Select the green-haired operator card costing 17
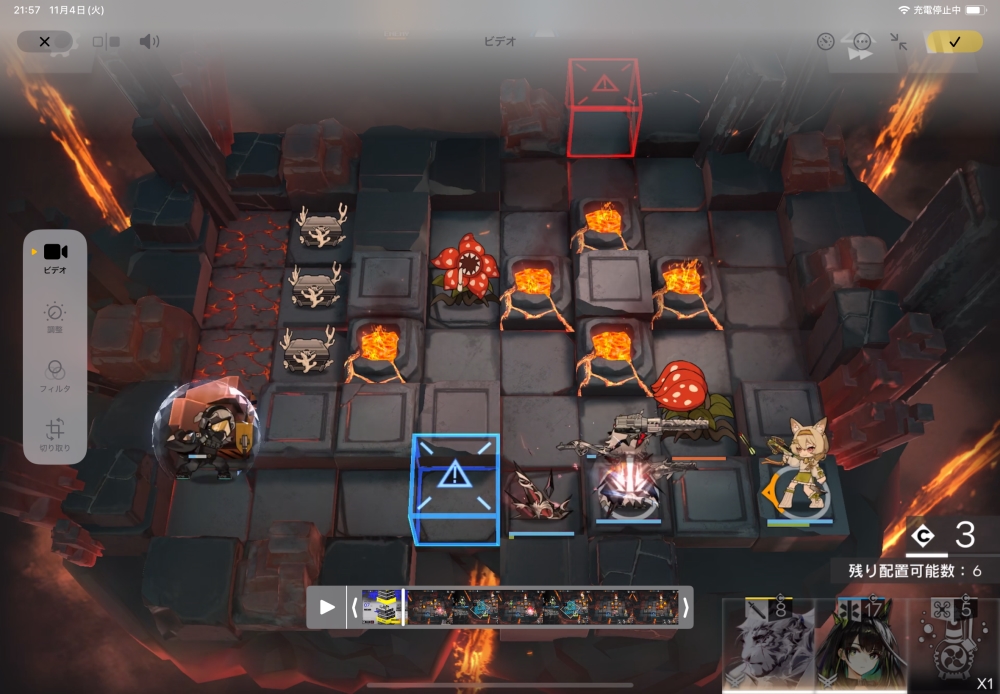The height and width of the screenshot is (694, 1000). [860, 646]
